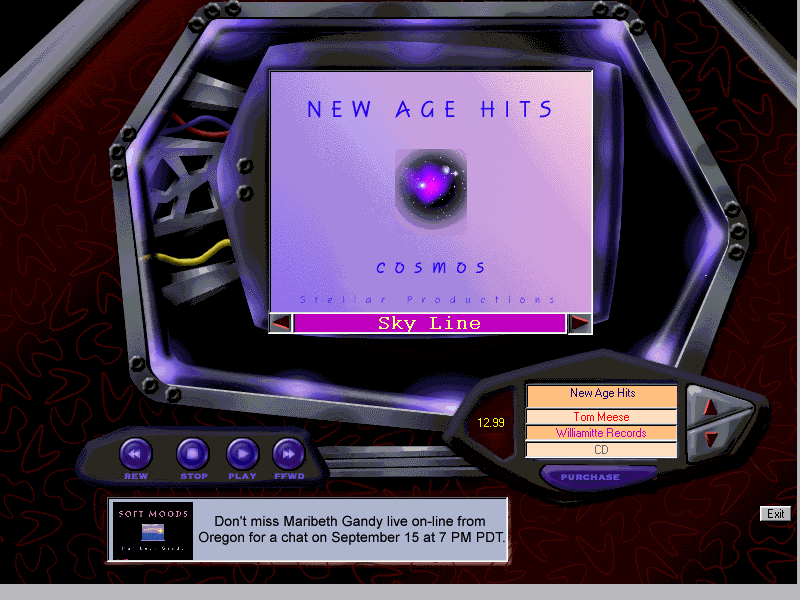Open the Soft Moods chat advertisement banner
800x600 pixels.
(x=307, y=529)
